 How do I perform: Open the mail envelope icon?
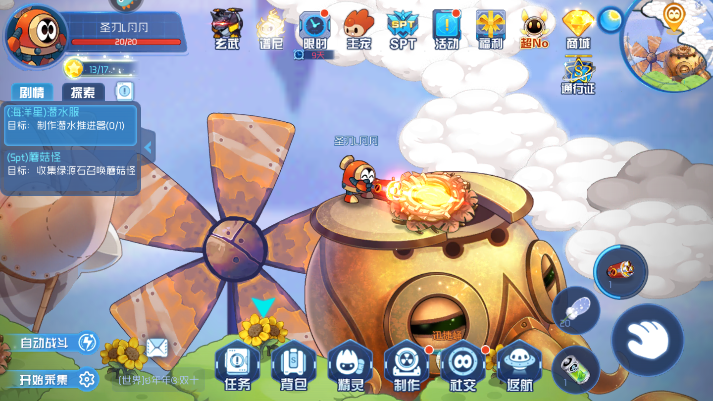(157, 347)
